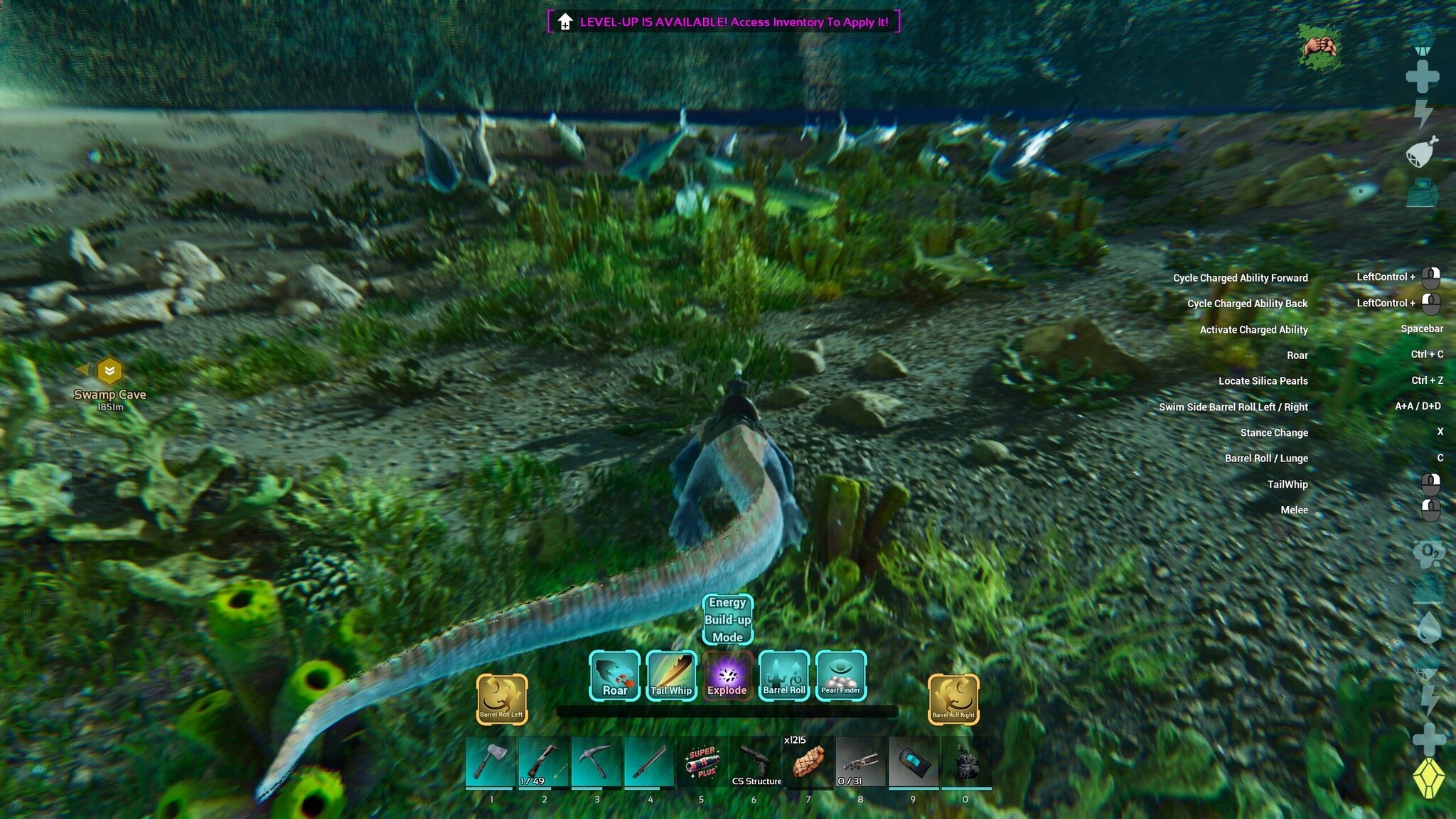Equip the sword in hotbar slot 4
Image resolution: width=1456 pixels, height=819 pixels.
tap(649, 763)
